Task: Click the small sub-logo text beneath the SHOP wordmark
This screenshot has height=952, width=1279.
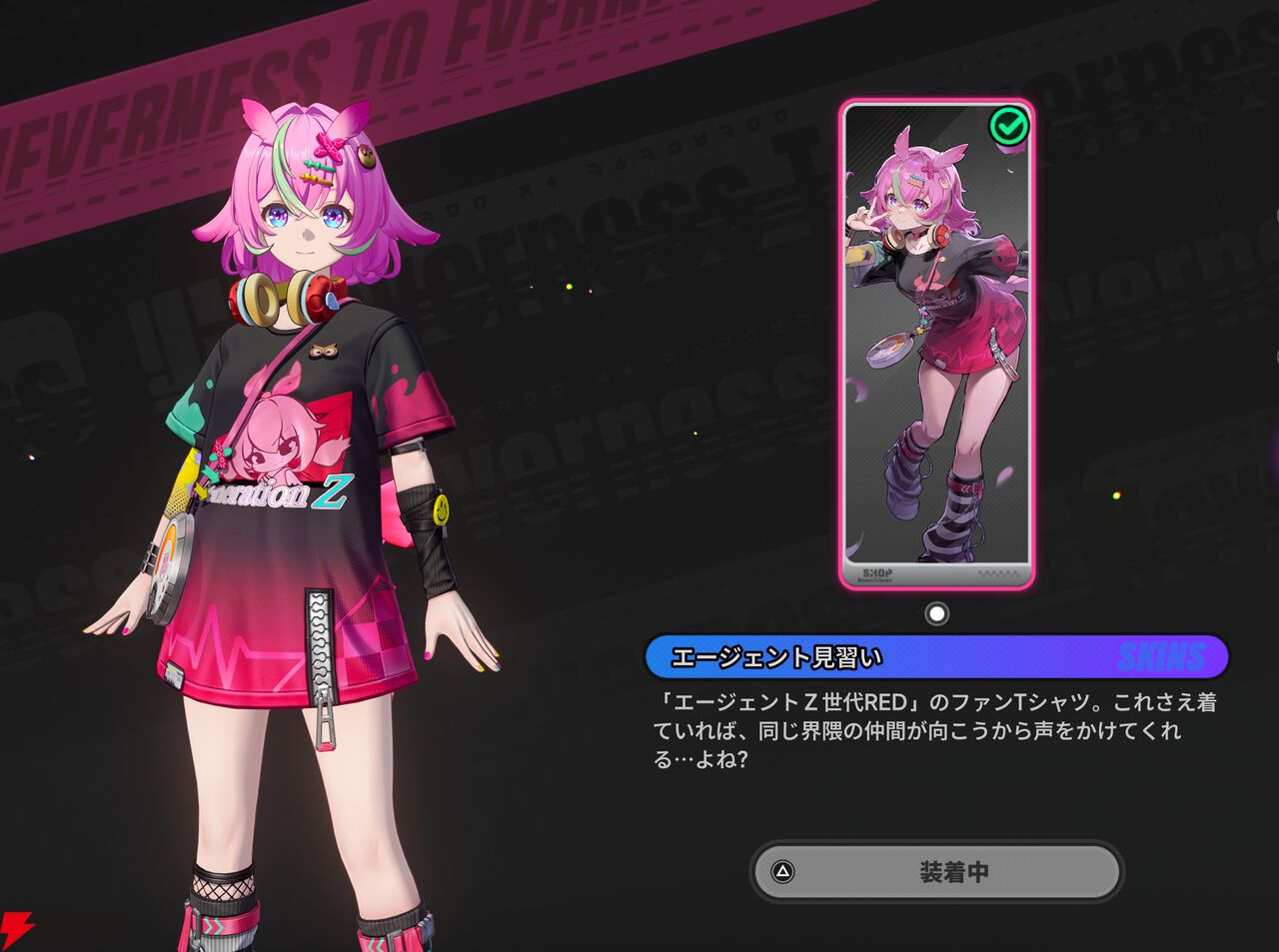Action: point(876,580)
